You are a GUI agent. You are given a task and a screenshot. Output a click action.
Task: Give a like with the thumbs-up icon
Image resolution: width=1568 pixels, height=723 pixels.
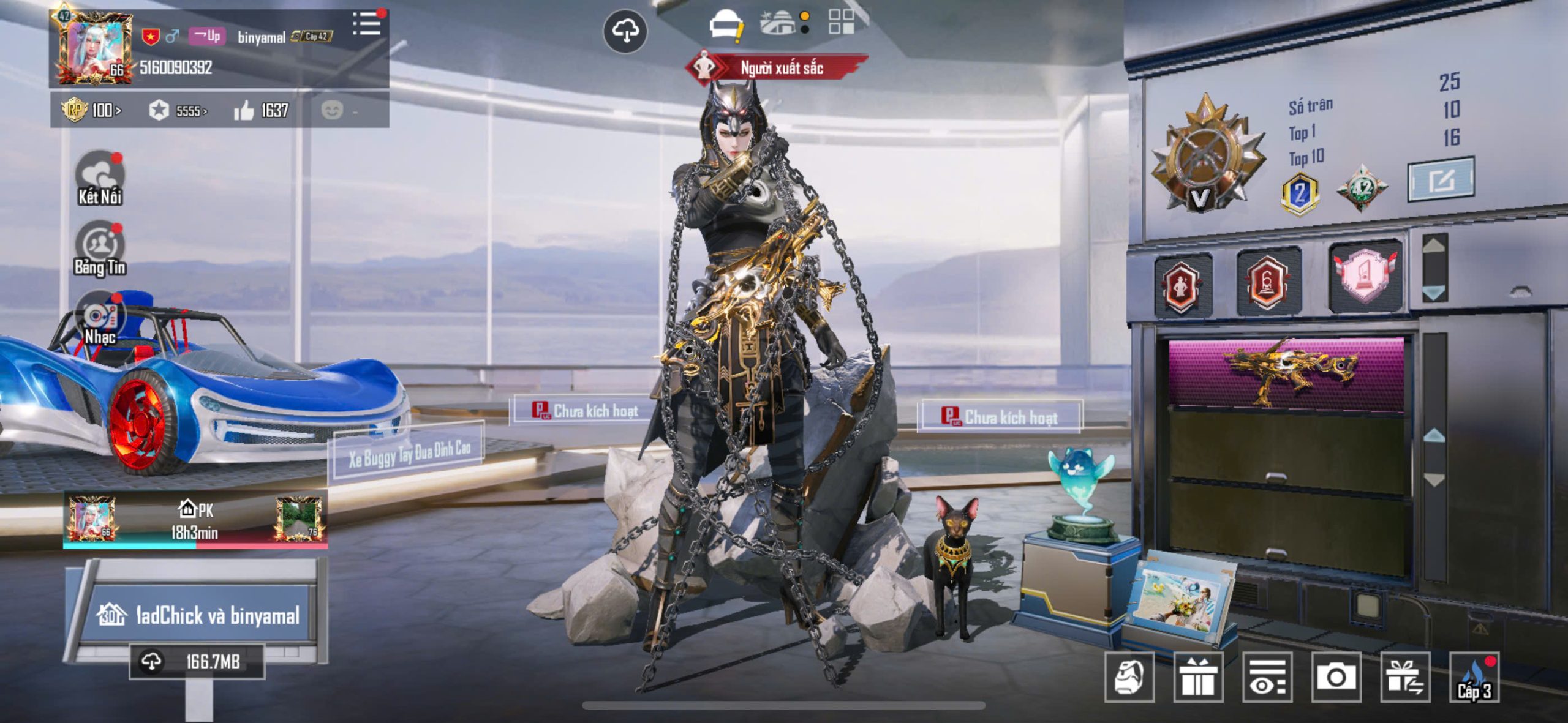[244, 111]
